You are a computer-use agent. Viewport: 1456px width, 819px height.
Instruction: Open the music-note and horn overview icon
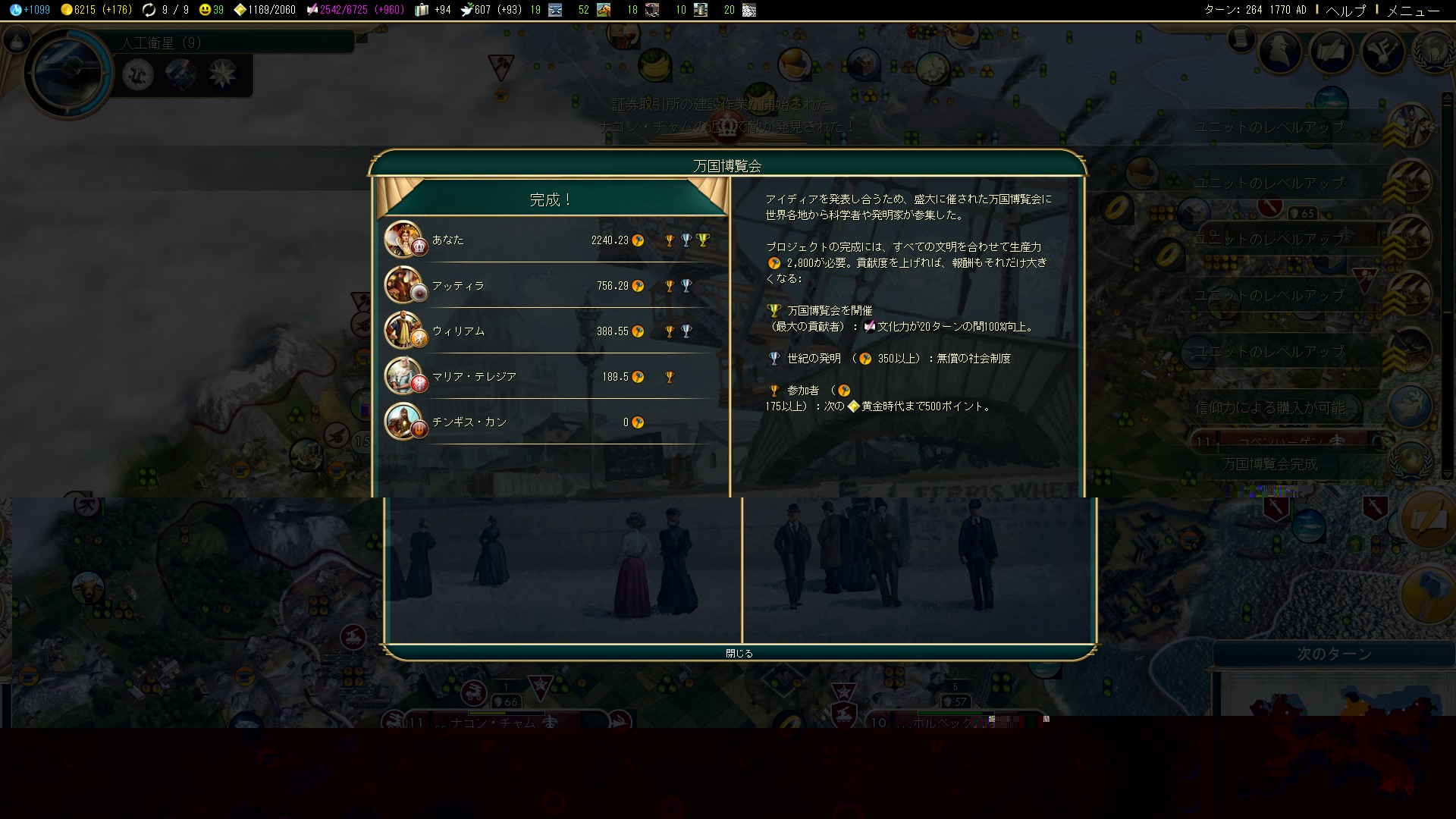pyautogui.click(x=1382, y=52)
